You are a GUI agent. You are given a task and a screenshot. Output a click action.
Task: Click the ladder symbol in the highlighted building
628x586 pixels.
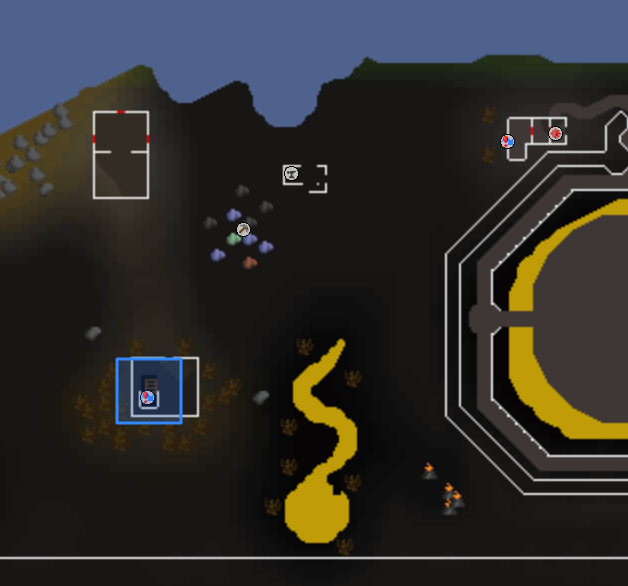[150, 383]
